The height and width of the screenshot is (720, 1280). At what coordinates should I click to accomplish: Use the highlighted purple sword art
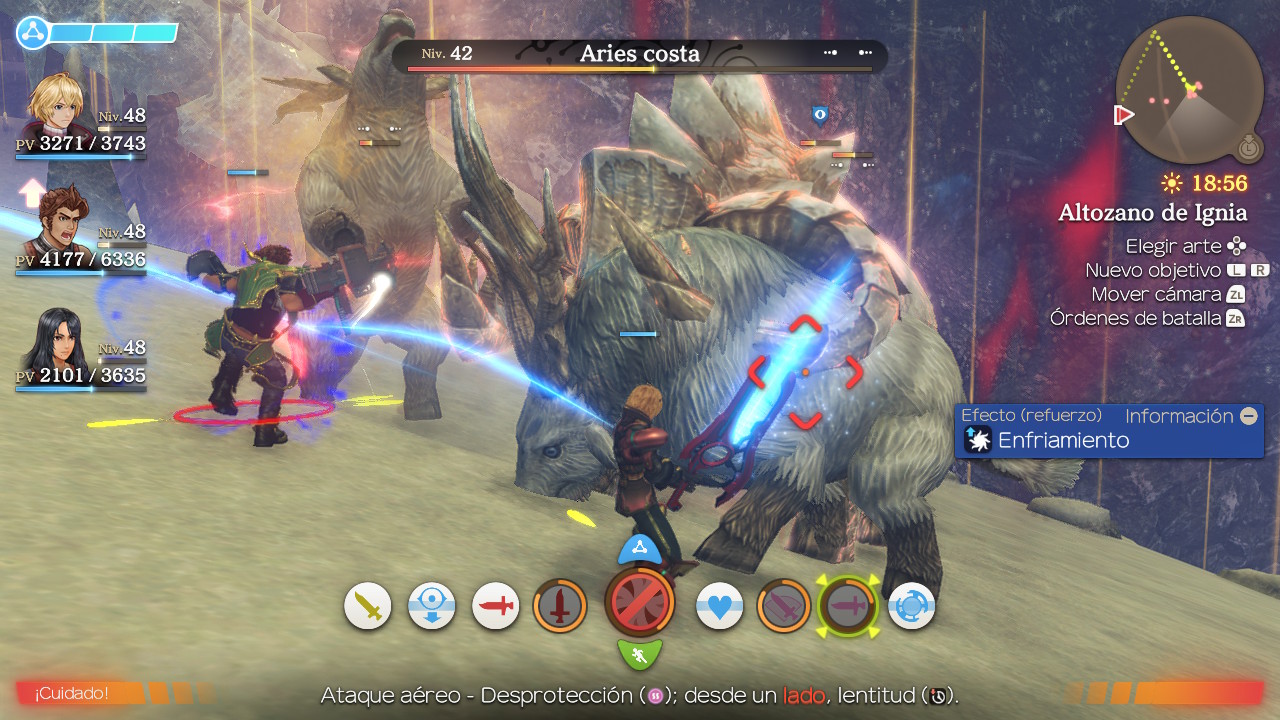848,606
